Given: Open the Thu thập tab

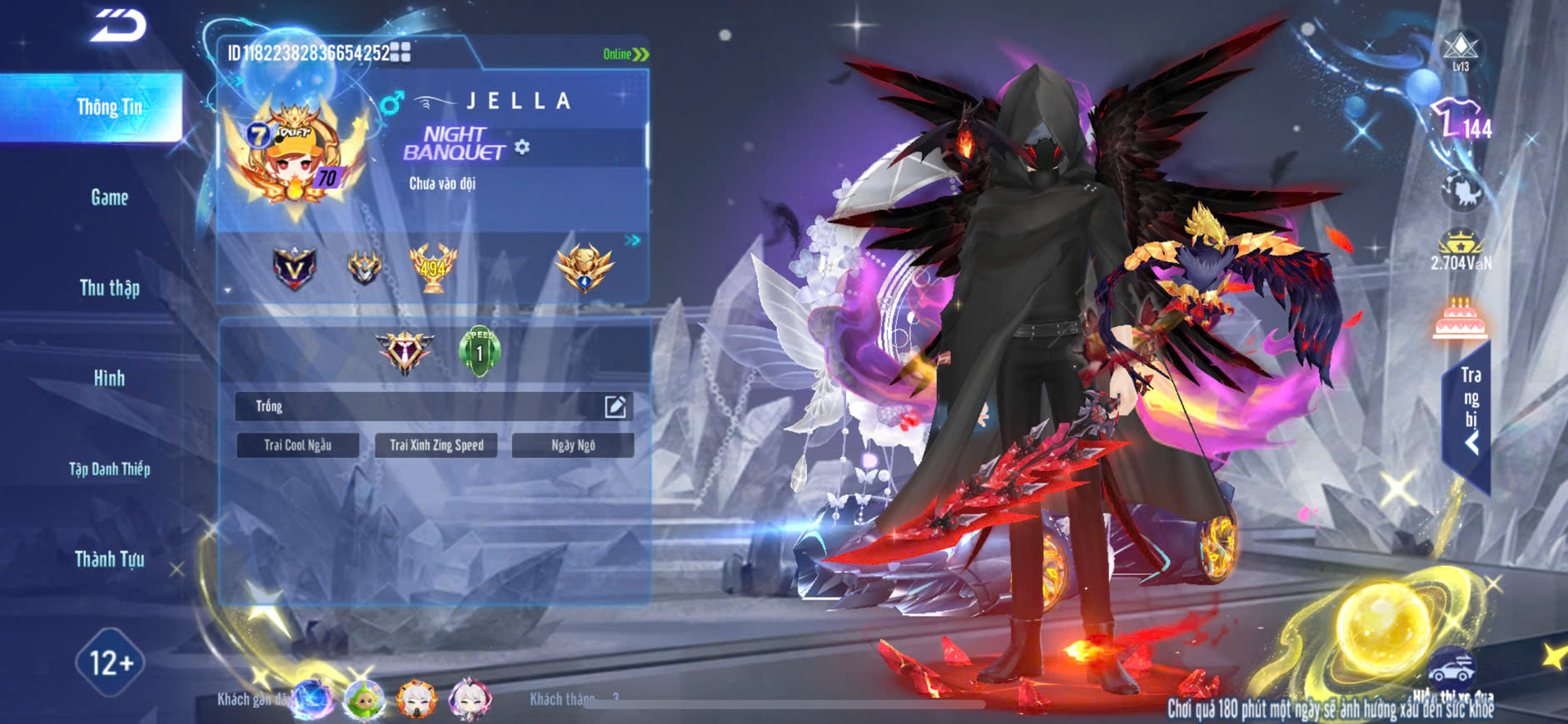Looking at the screenshot, I should (109, 288).
